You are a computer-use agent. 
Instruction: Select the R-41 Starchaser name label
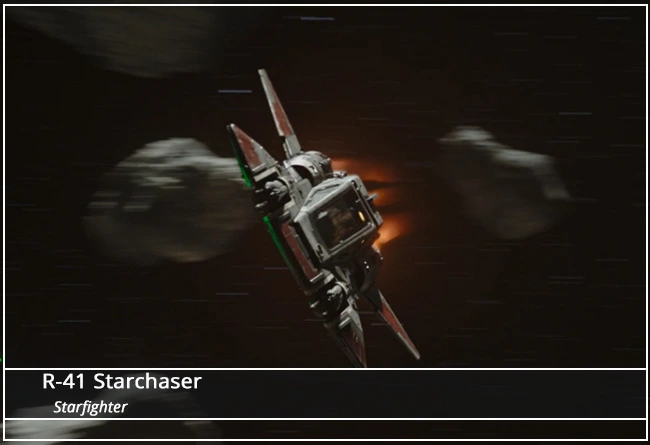coord(122,382)
